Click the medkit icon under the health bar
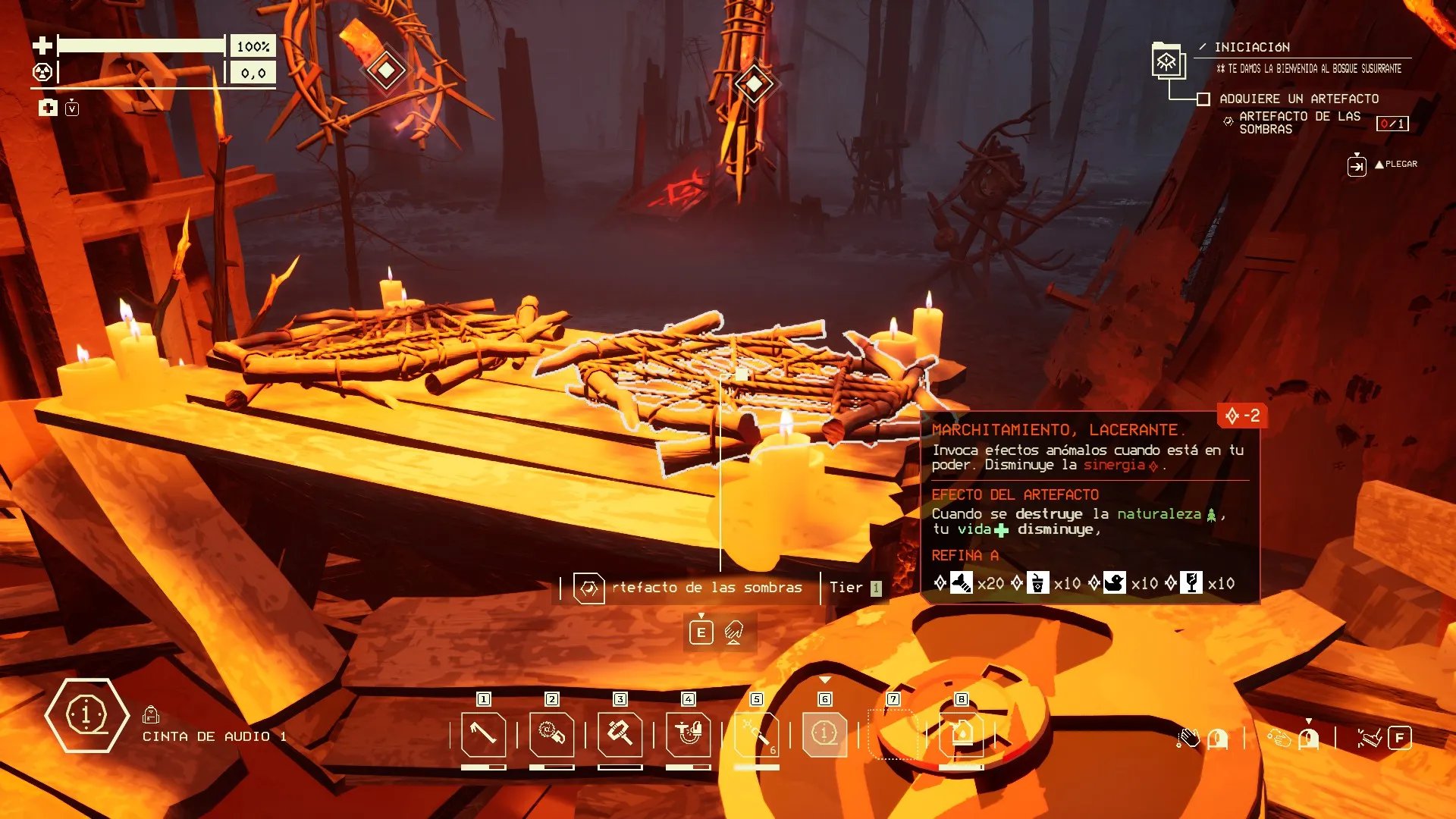1456x819 pixels. [48, 108]
